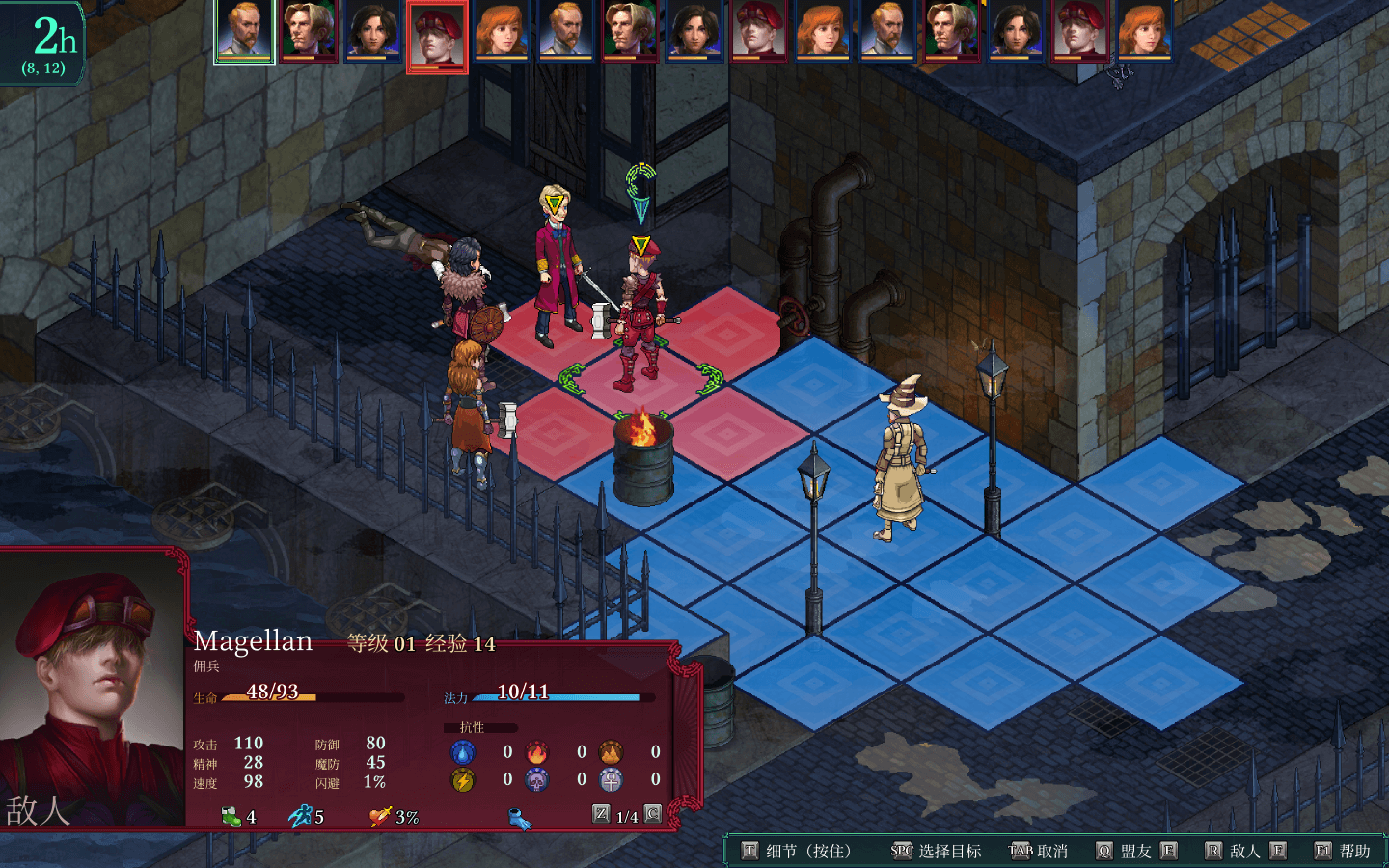Click Magellan's large portrait in the info panel
Viewport: 1389px width, 868px height.
[94, 687]
